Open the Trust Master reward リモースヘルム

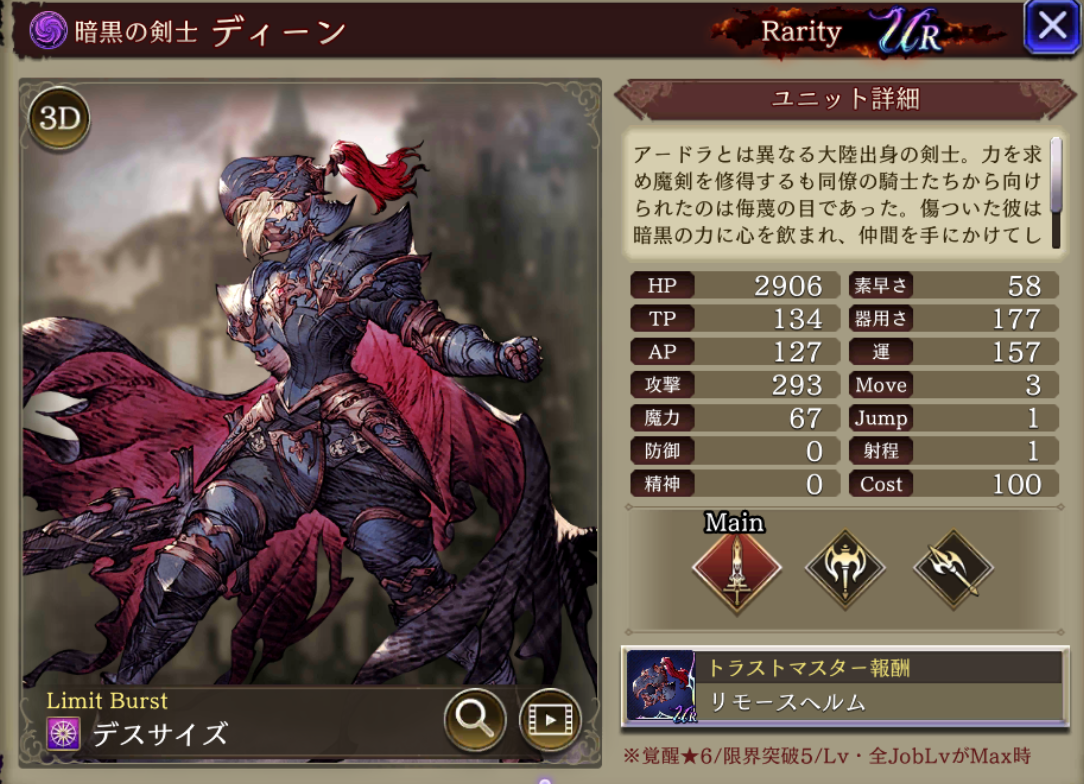pos(845,686)
